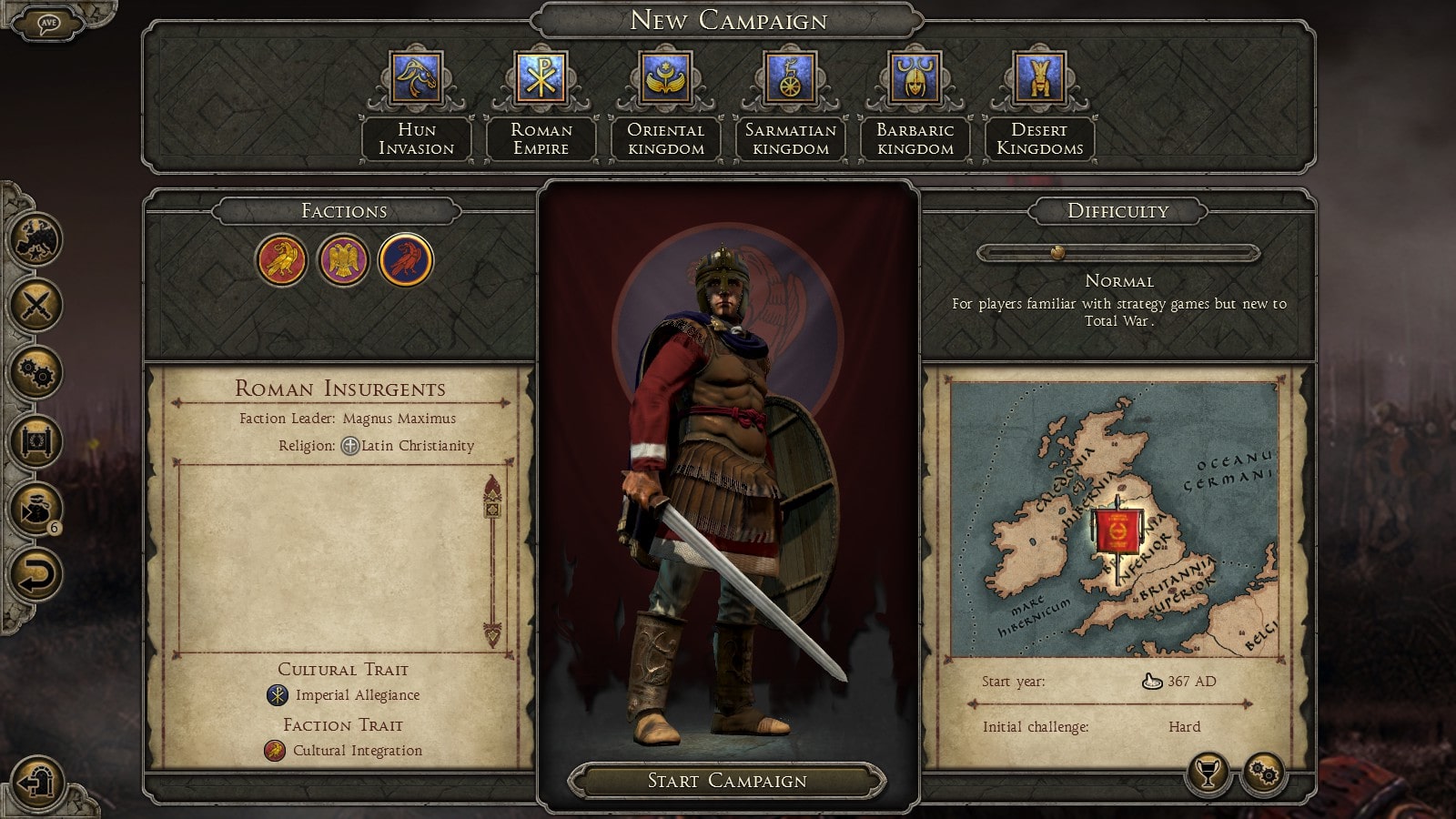Screen dimensions: 1456x819
Task: Exit using the door arrow button
Action: coord(37,781)
